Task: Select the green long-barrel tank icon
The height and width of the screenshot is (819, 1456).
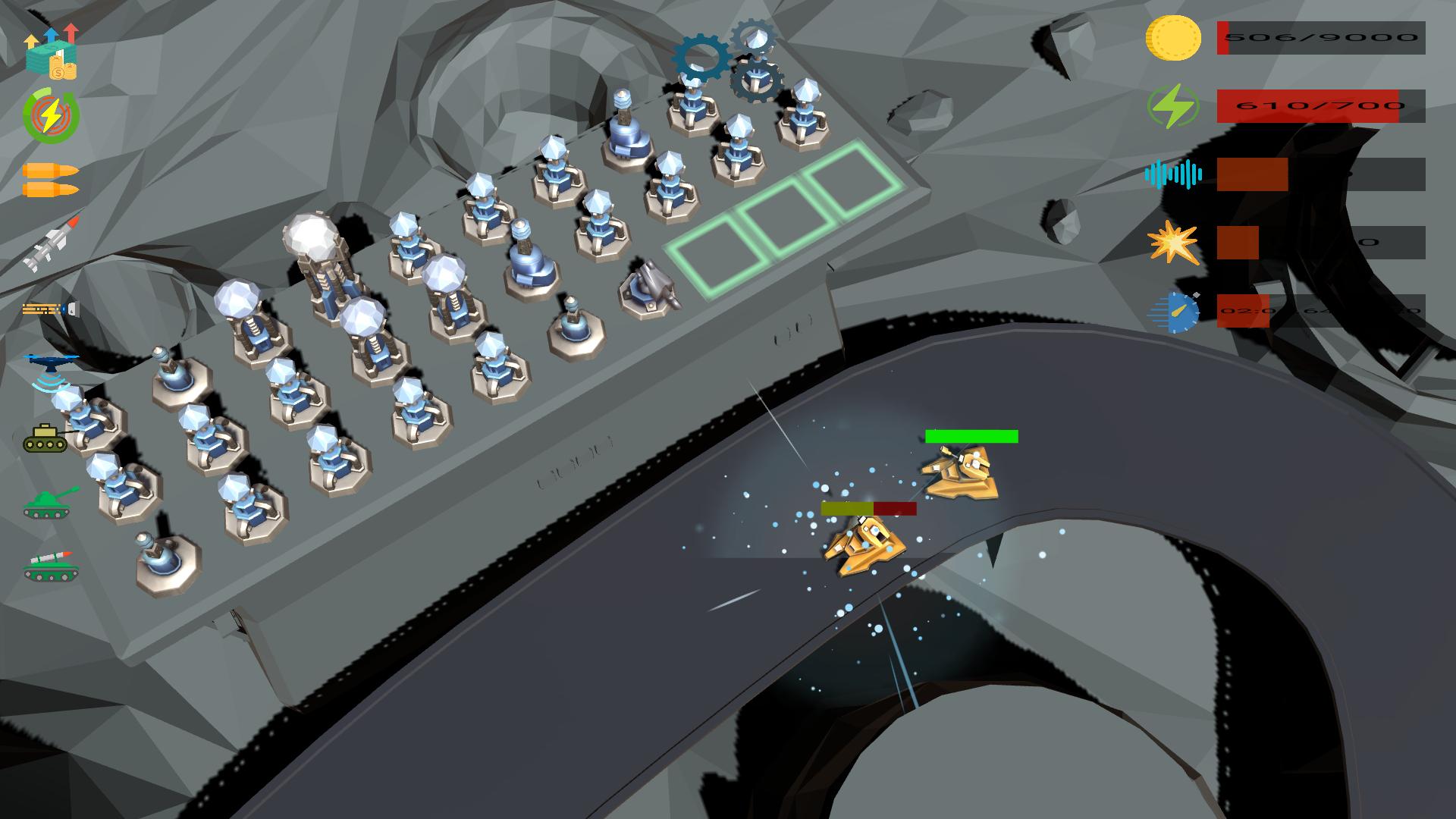Action: pos(50,503)
